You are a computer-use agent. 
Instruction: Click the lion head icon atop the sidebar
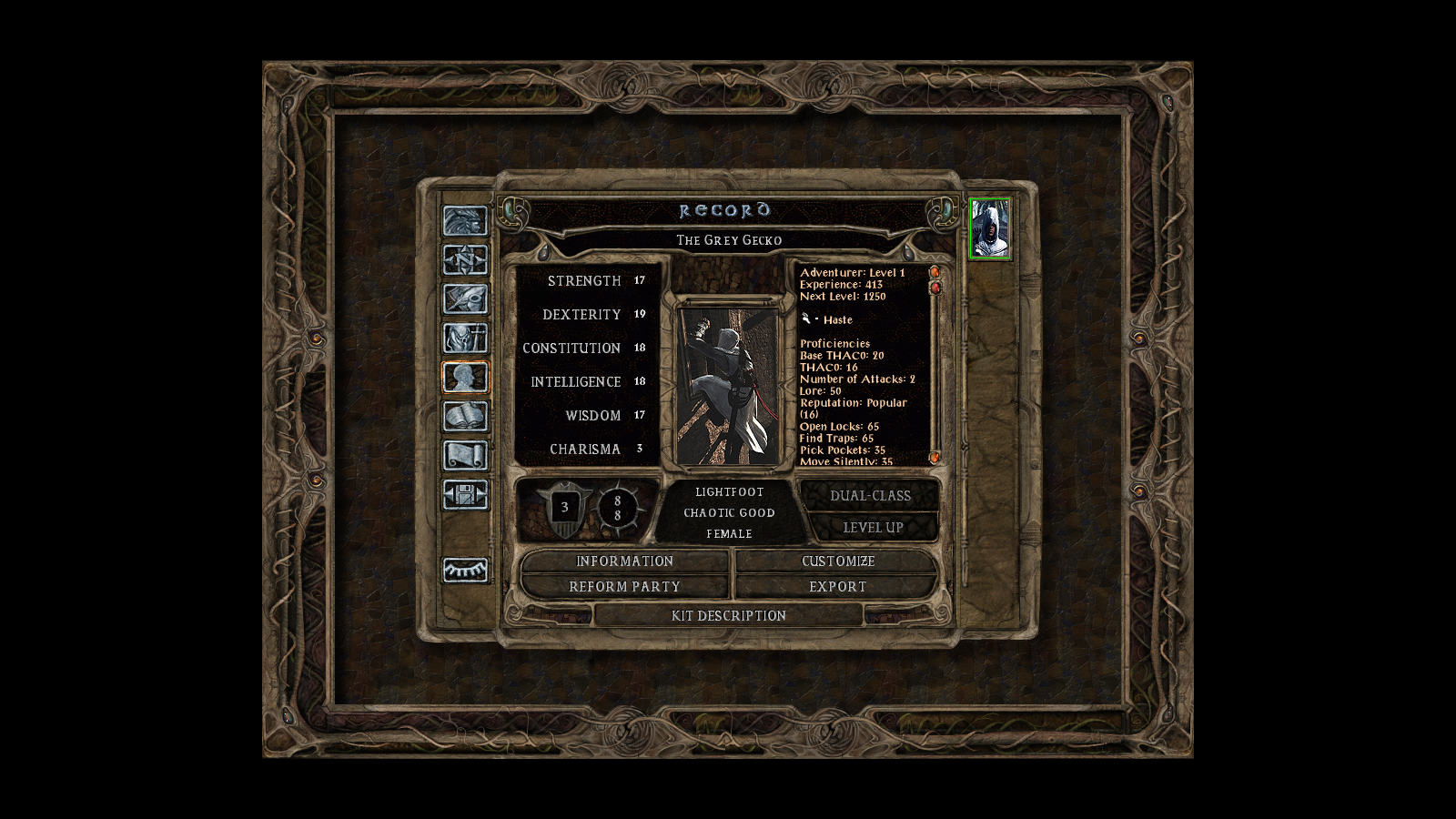[466, 221]
